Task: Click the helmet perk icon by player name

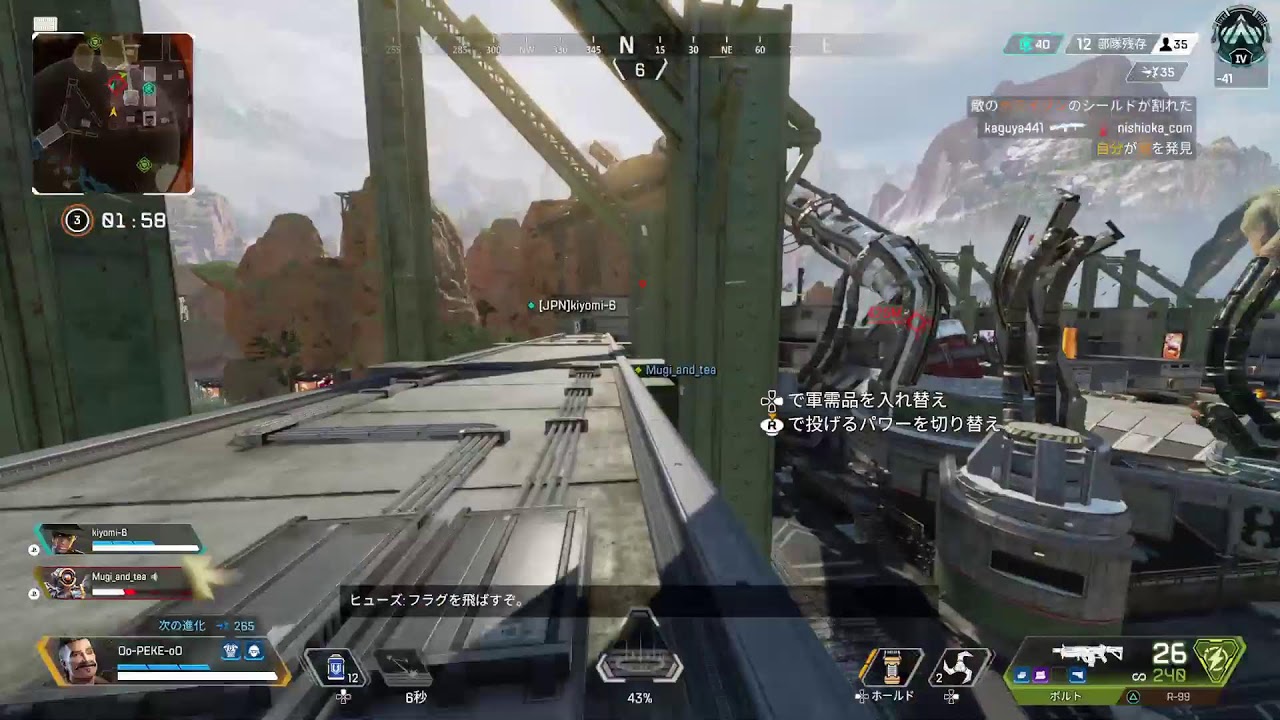Action: coord(231,650)
